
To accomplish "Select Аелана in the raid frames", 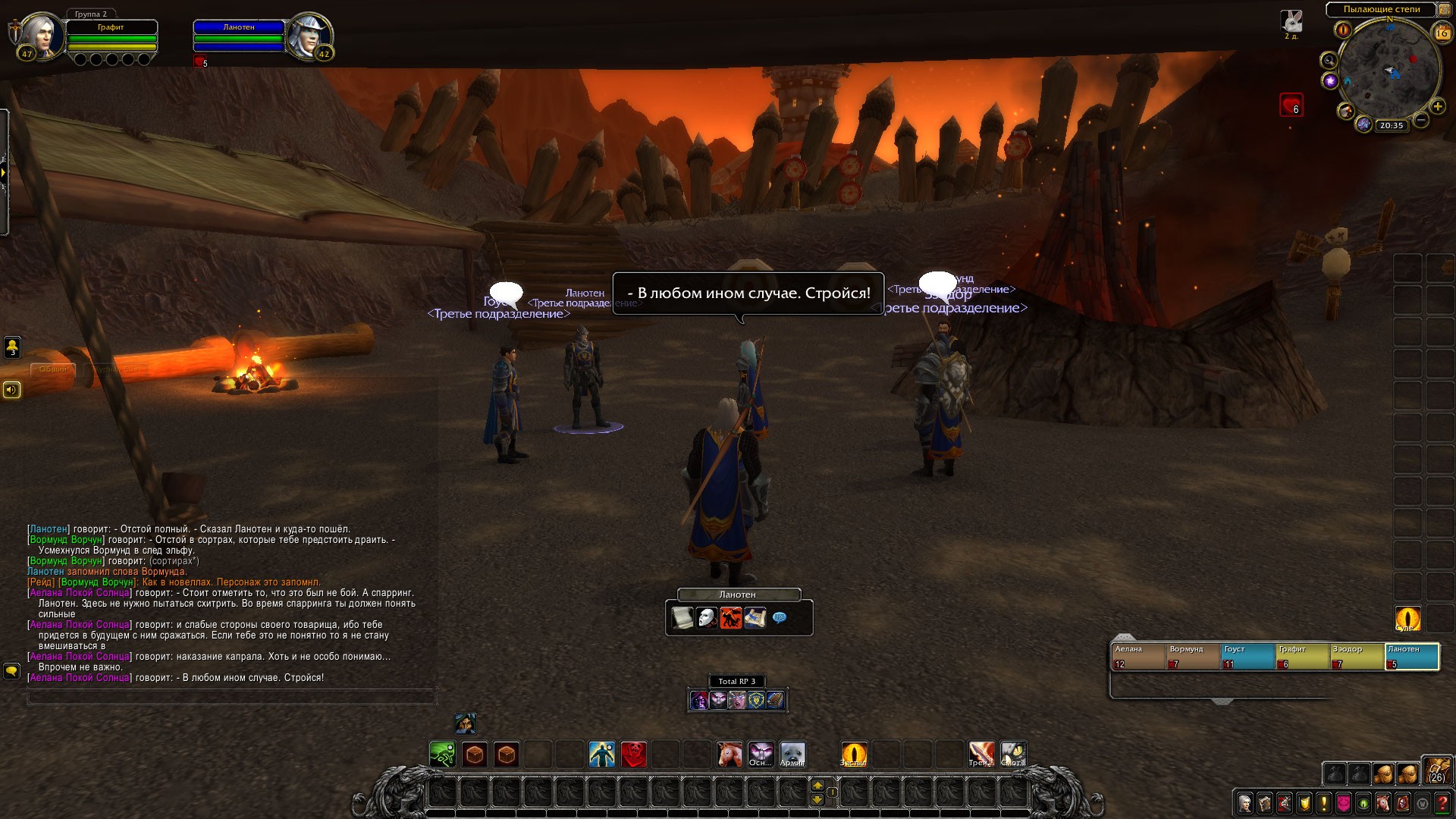I will 1137,657.
